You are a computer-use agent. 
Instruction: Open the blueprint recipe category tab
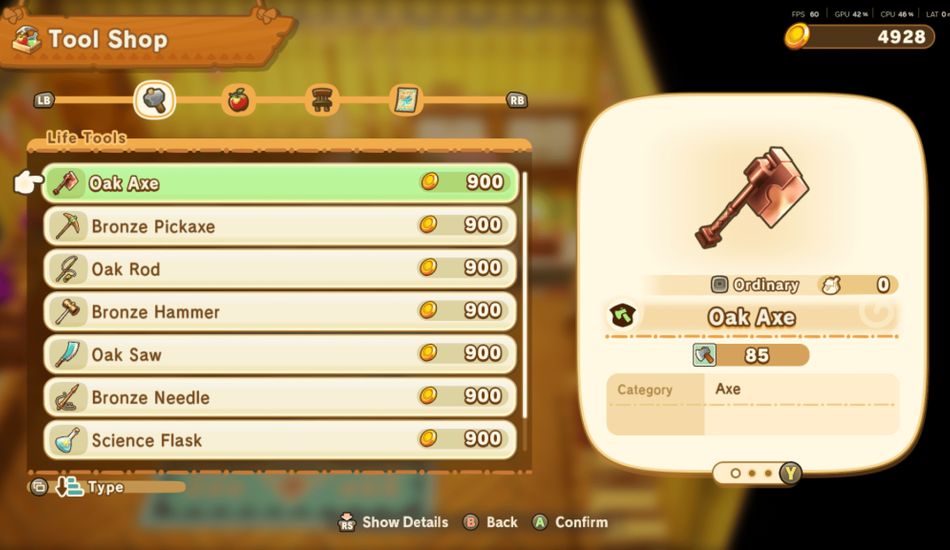pyautogui.click(x=406, y=99)
